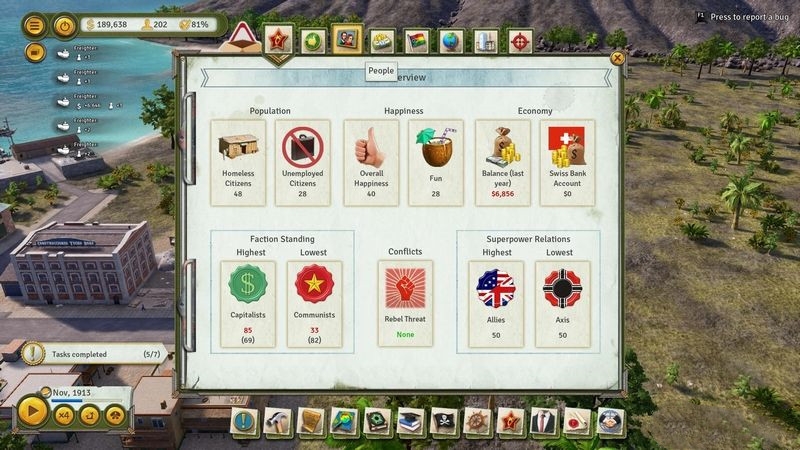Select the Unemployed Citizens card
Screen dimensions: 800x450
coord(303,163)
